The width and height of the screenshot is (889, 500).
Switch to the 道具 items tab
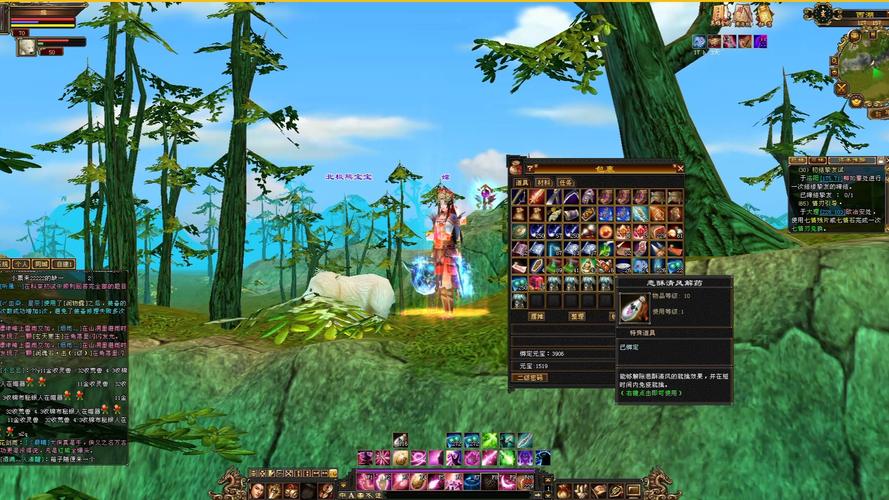click(x=522, y=182)
